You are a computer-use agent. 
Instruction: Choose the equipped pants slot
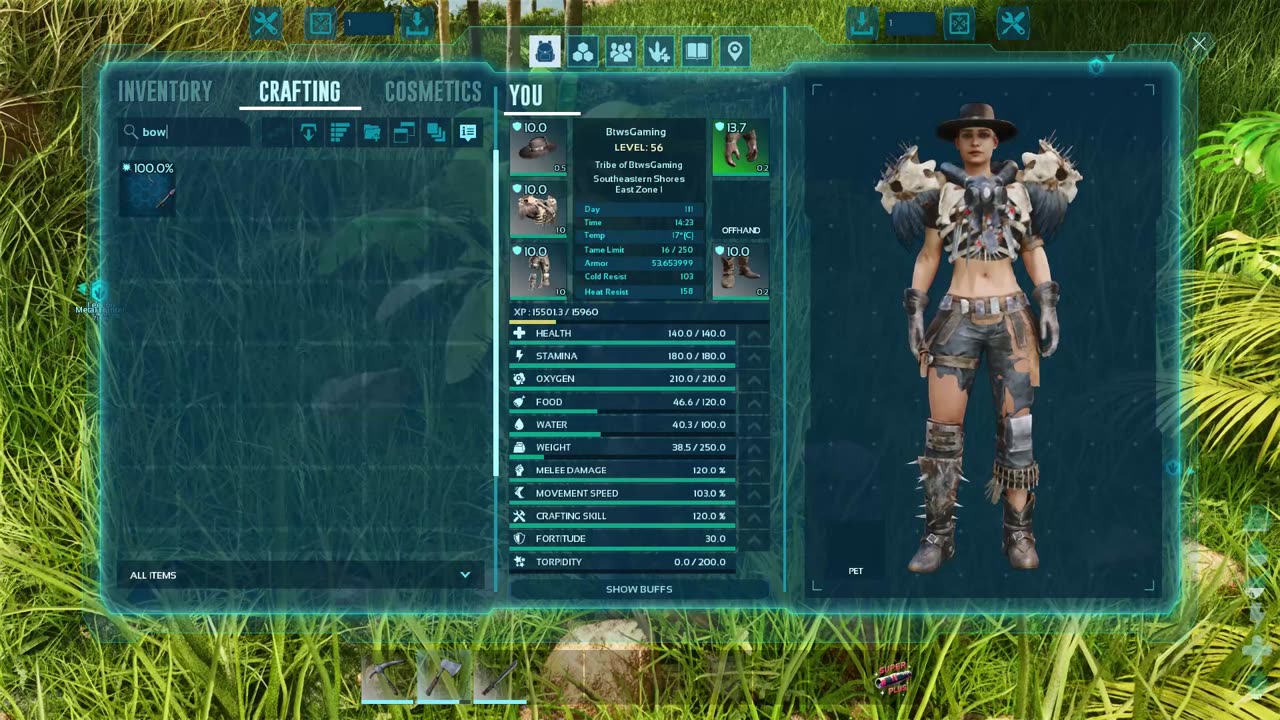538,270
